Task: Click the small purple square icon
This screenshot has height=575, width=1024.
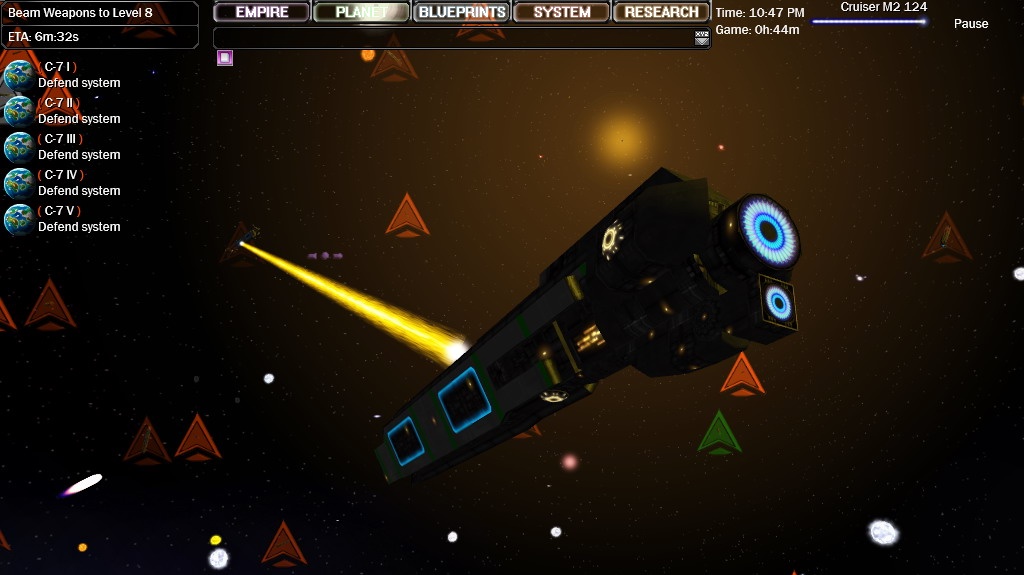Action: pyautogui.click(x=225, y=58)
